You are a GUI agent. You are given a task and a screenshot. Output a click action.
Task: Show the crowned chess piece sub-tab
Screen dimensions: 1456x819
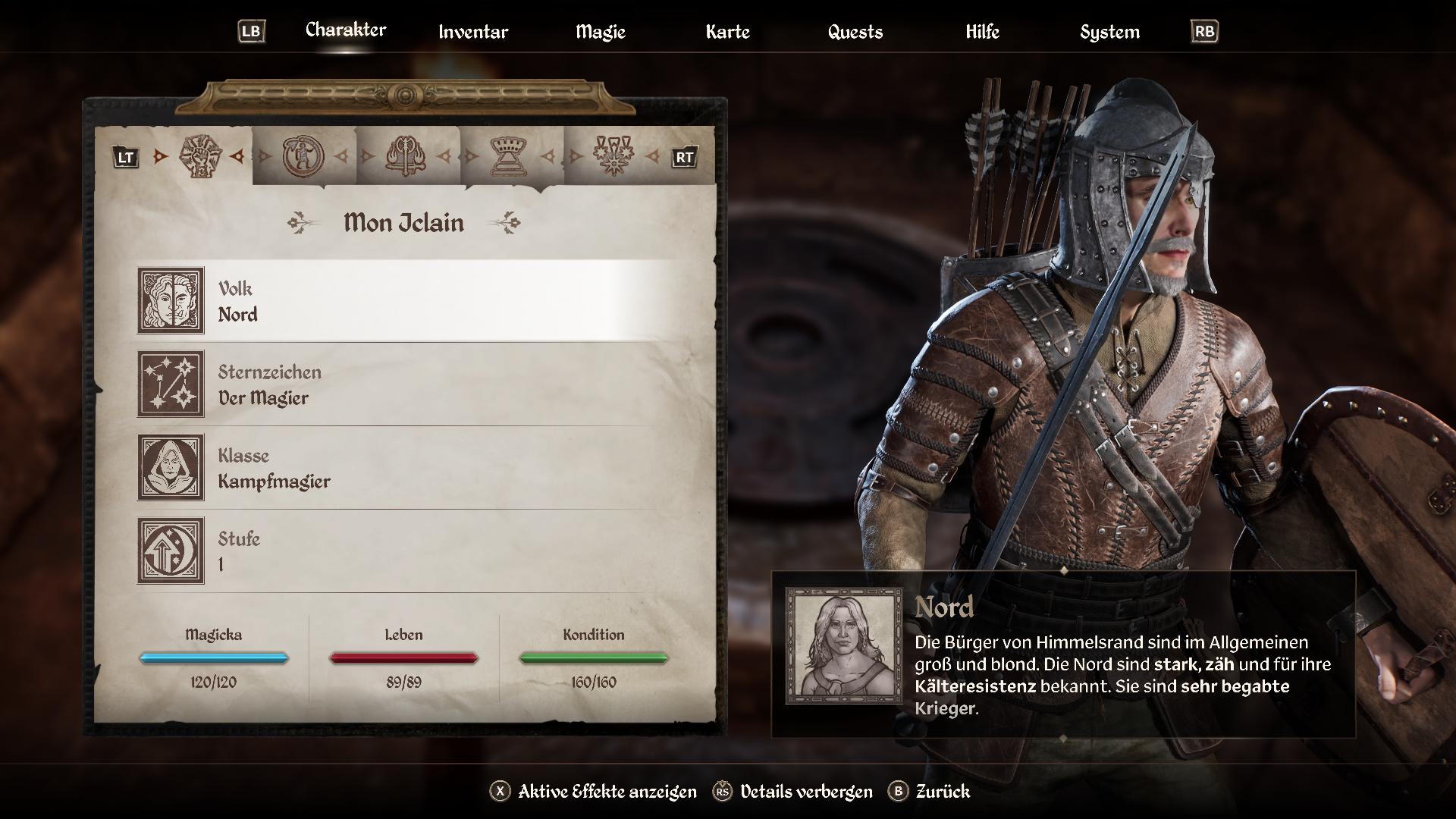[x=510, y=156]
